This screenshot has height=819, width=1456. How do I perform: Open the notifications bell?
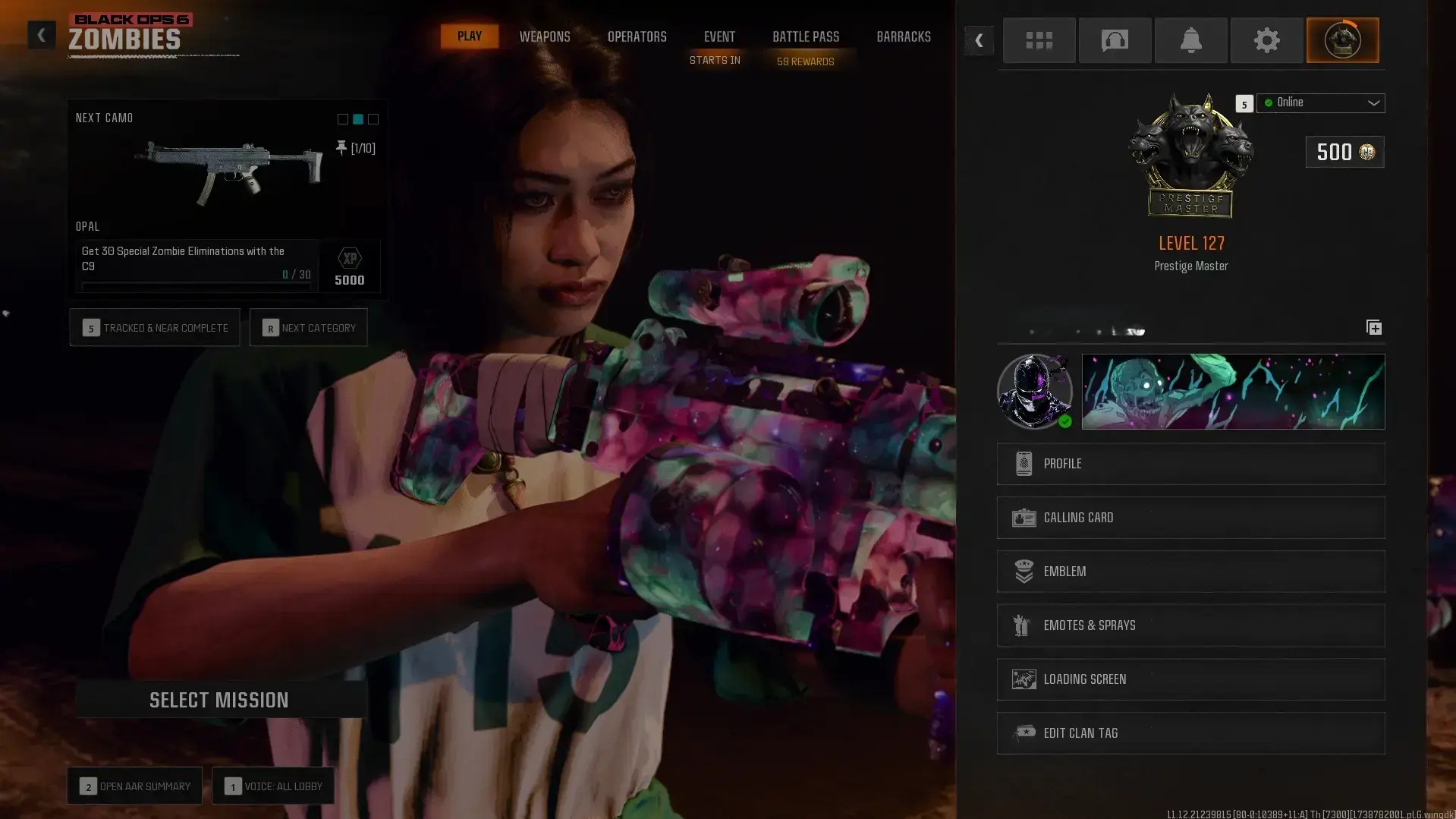coord(1190,40)
